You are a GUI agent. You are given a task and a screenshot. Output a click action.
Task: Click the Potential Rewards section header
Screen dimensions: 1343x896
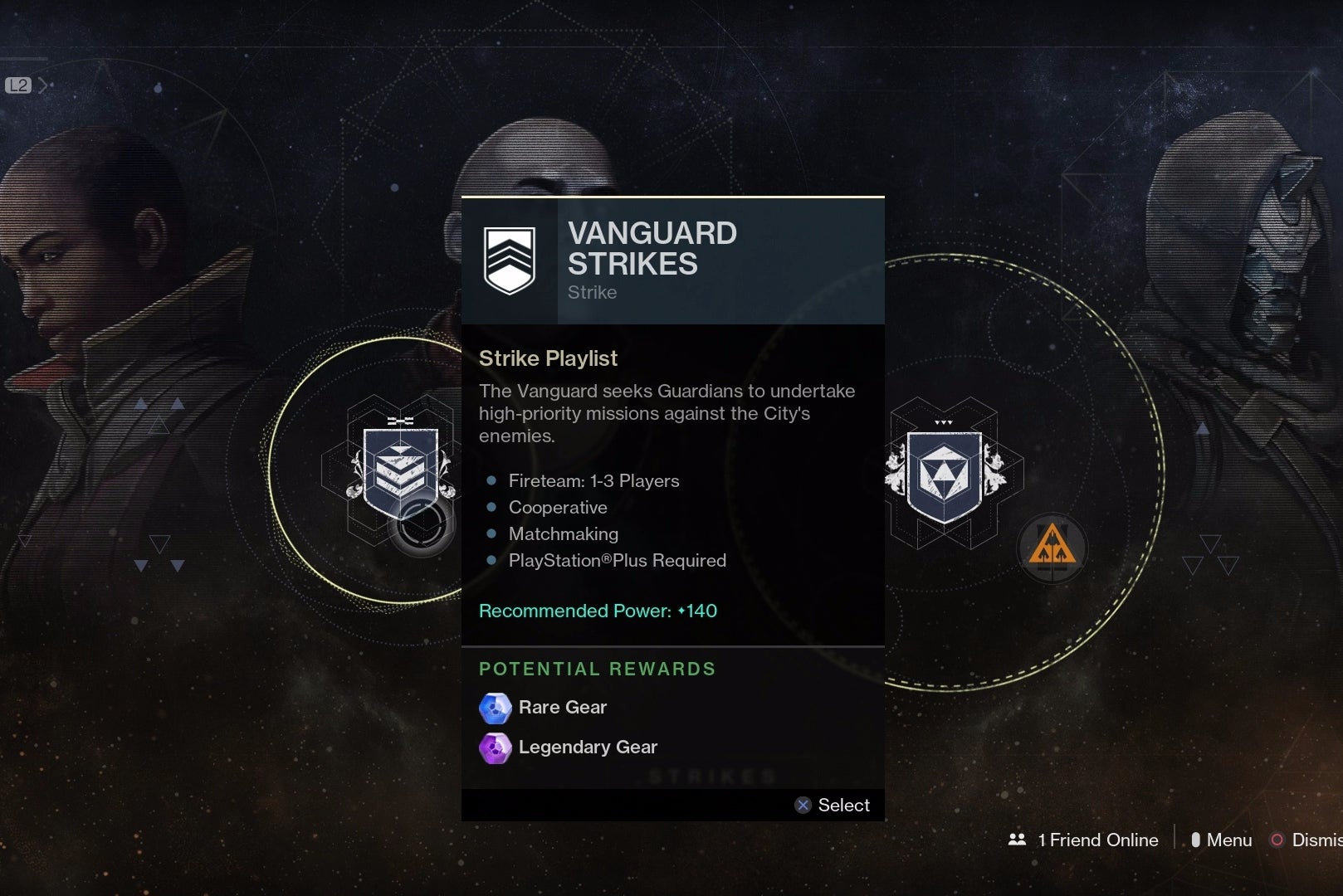(x=596, y=669)
